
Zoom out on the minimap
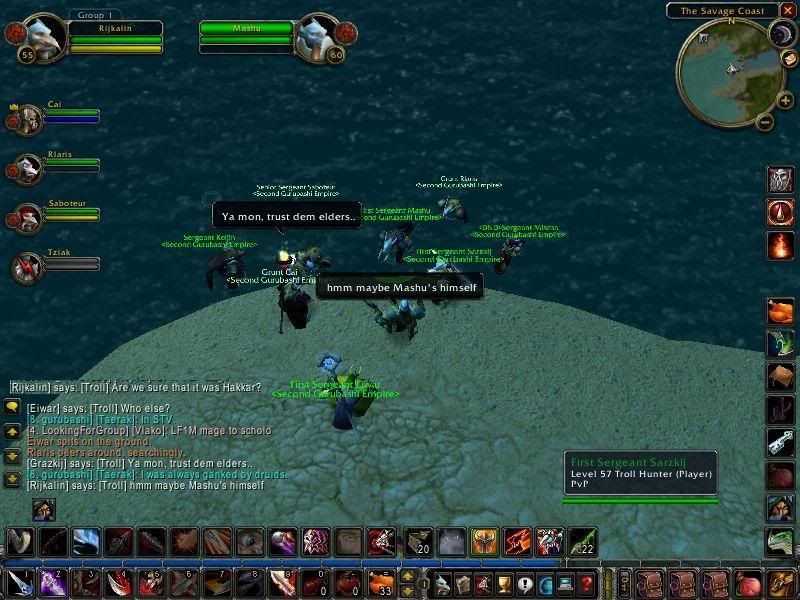coord(764,123)
